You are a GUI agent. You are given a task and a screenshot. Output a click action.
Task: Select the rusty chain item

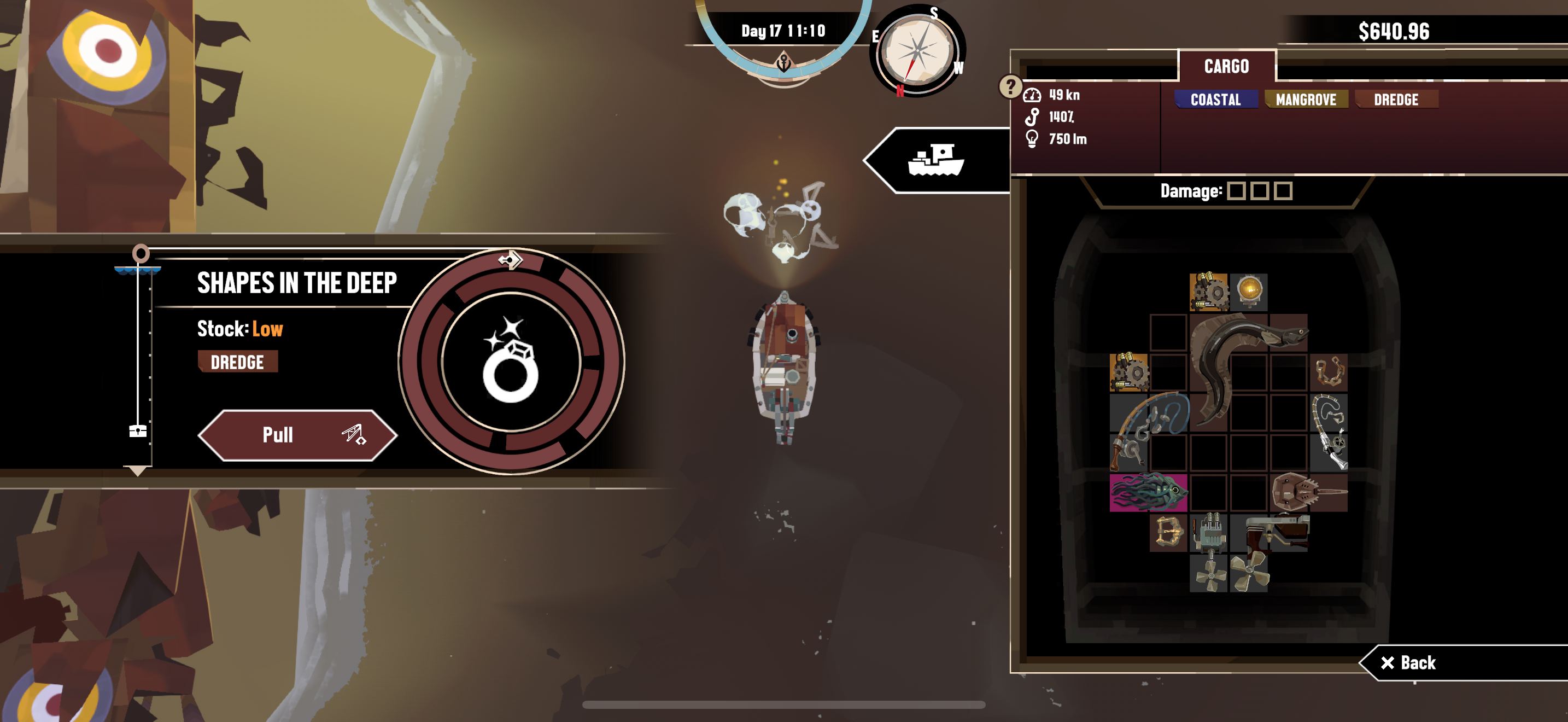tap(1329, 372)
